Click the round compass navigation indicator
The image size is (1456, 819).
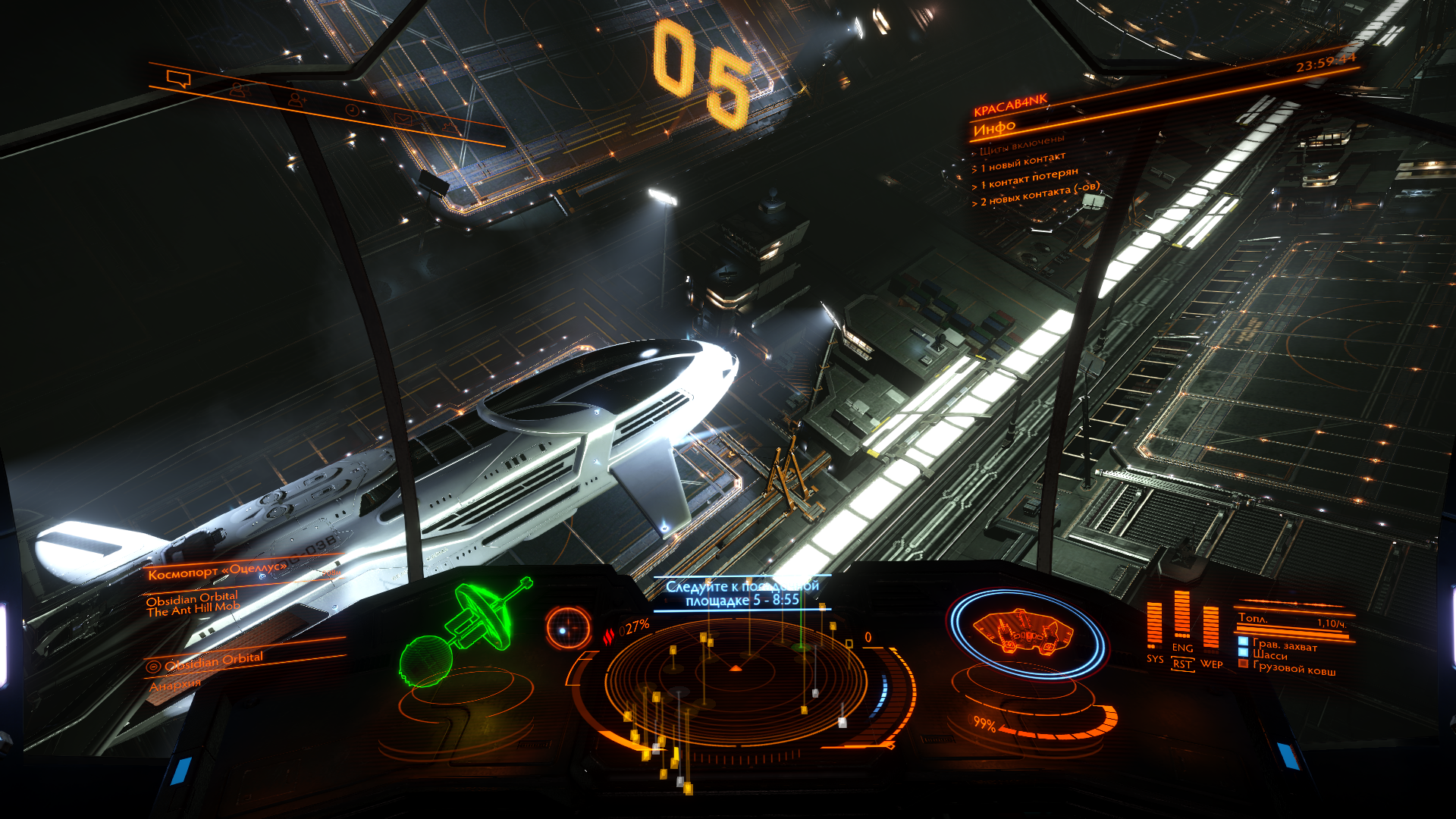(x=567, y=629)
